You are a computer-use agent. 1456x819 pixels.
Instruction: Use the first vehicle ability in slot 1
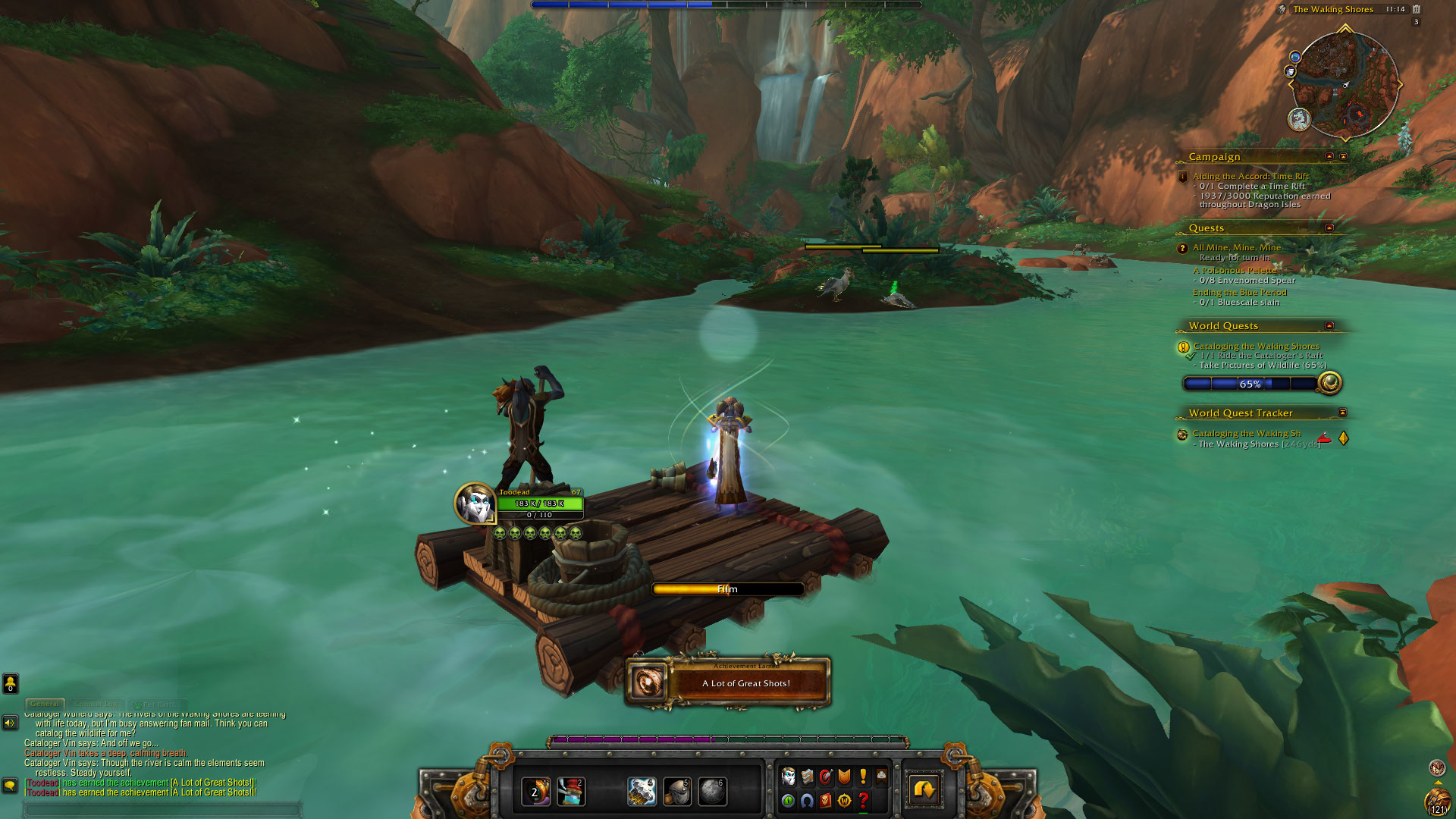pos(535,792)
